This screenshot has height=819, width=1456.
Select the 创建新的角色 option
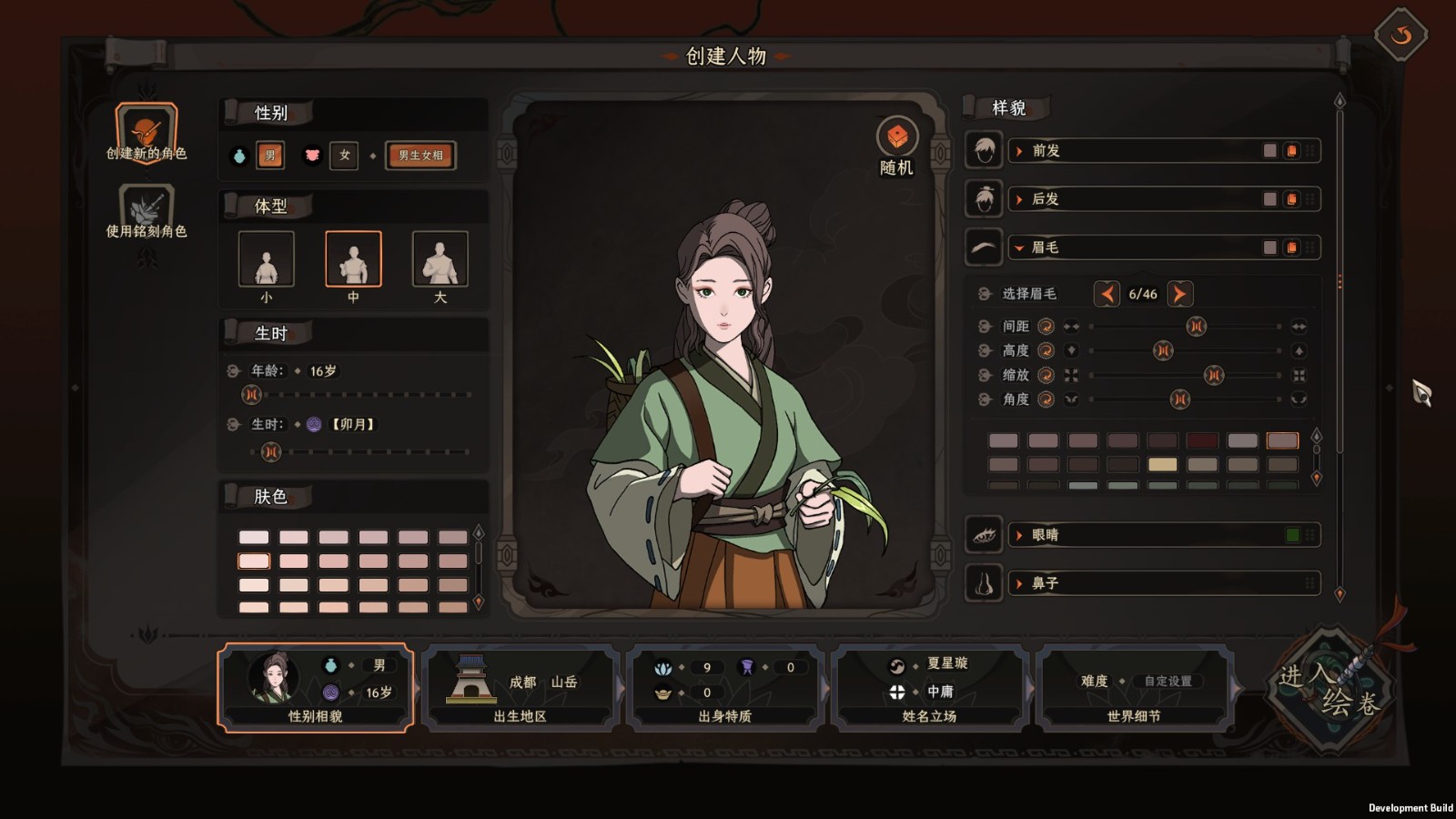click(x=146, y=133)
